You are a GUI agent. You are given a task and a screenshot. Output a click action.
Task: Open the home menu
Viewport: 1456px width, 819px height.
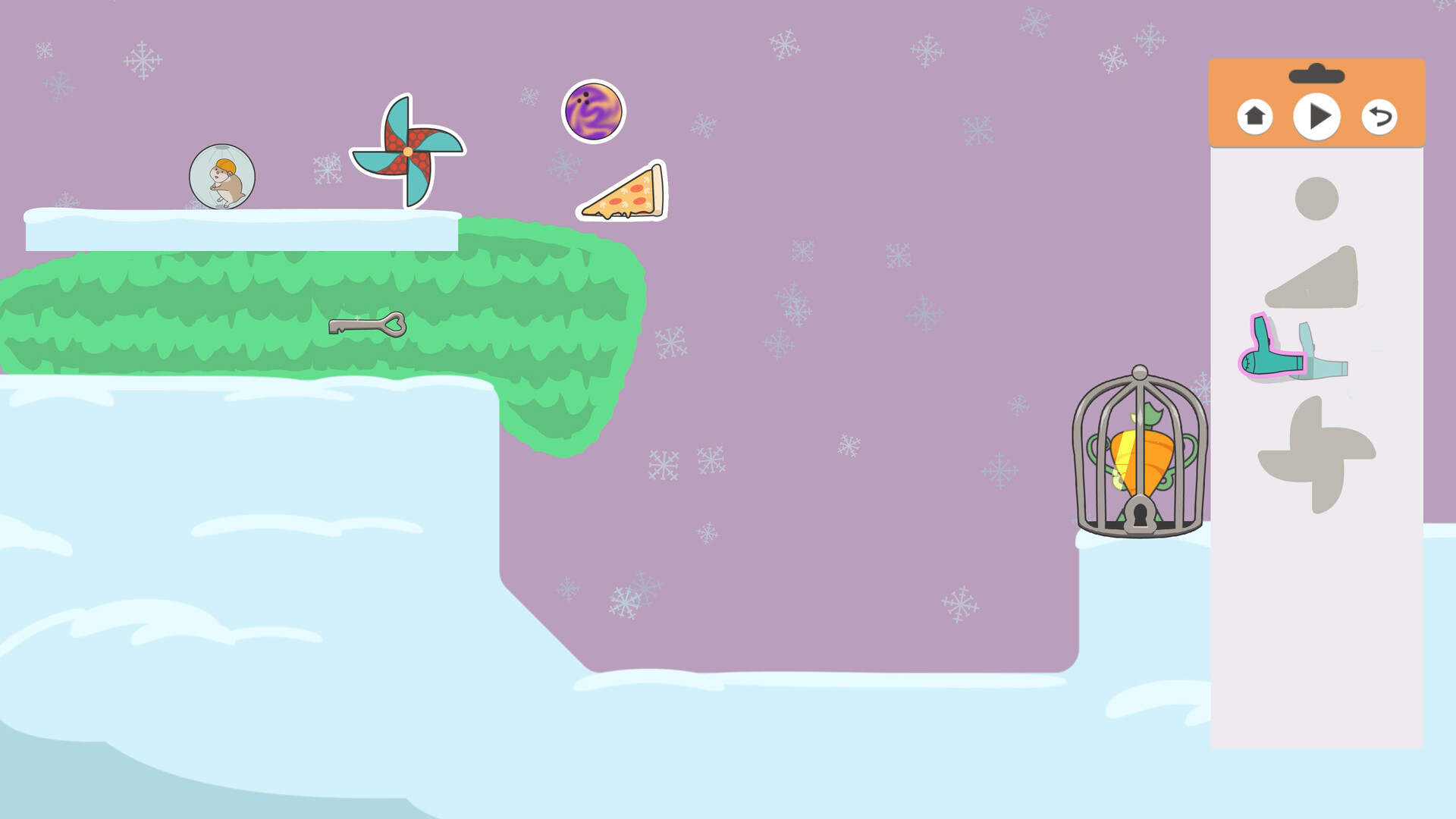tap(1255, 115)
